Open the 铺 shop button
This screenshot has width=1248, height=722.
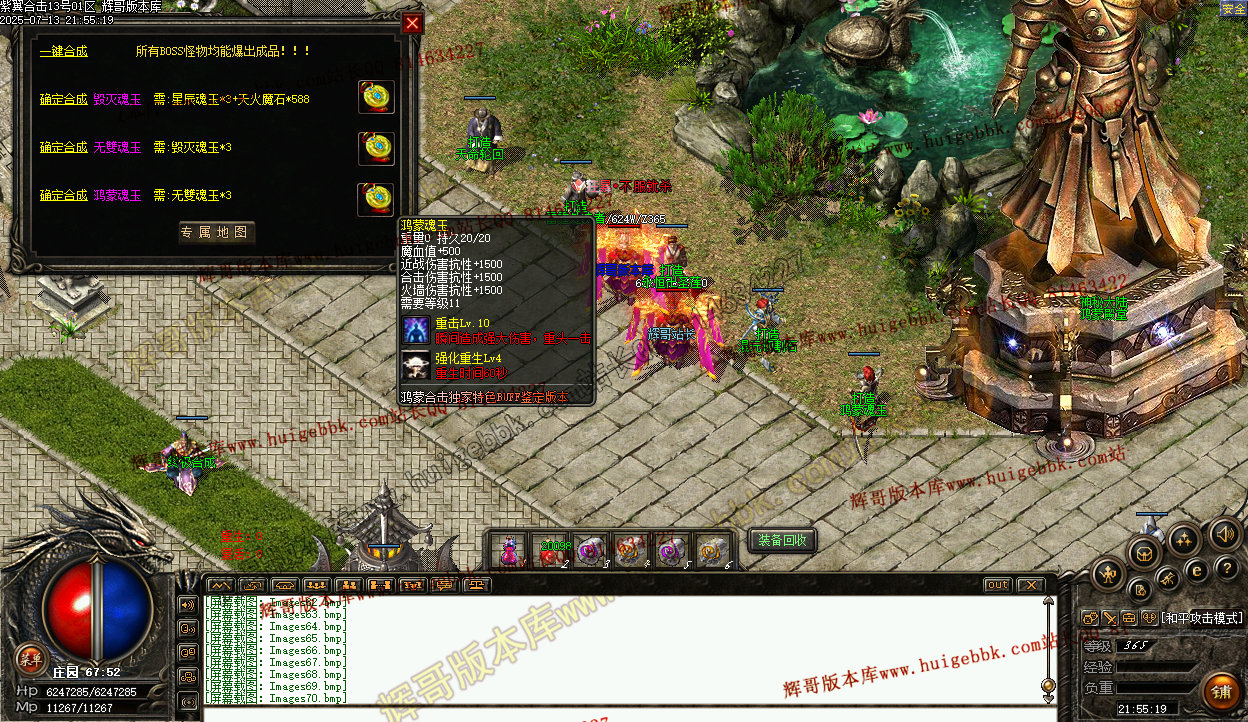1221,692
